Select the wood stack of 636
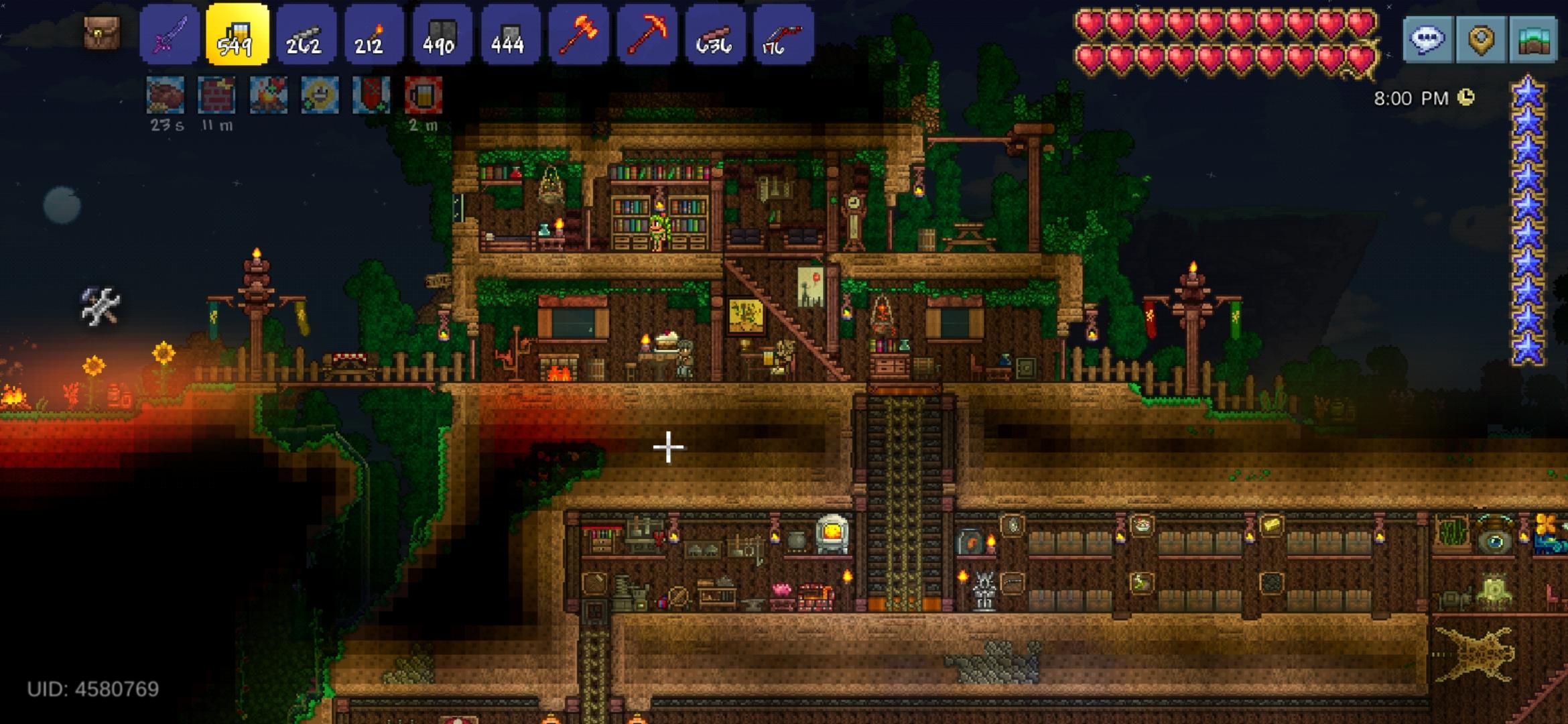This screenshot has height=724, width=1568. pyautogui.click(x=716, y=35)
